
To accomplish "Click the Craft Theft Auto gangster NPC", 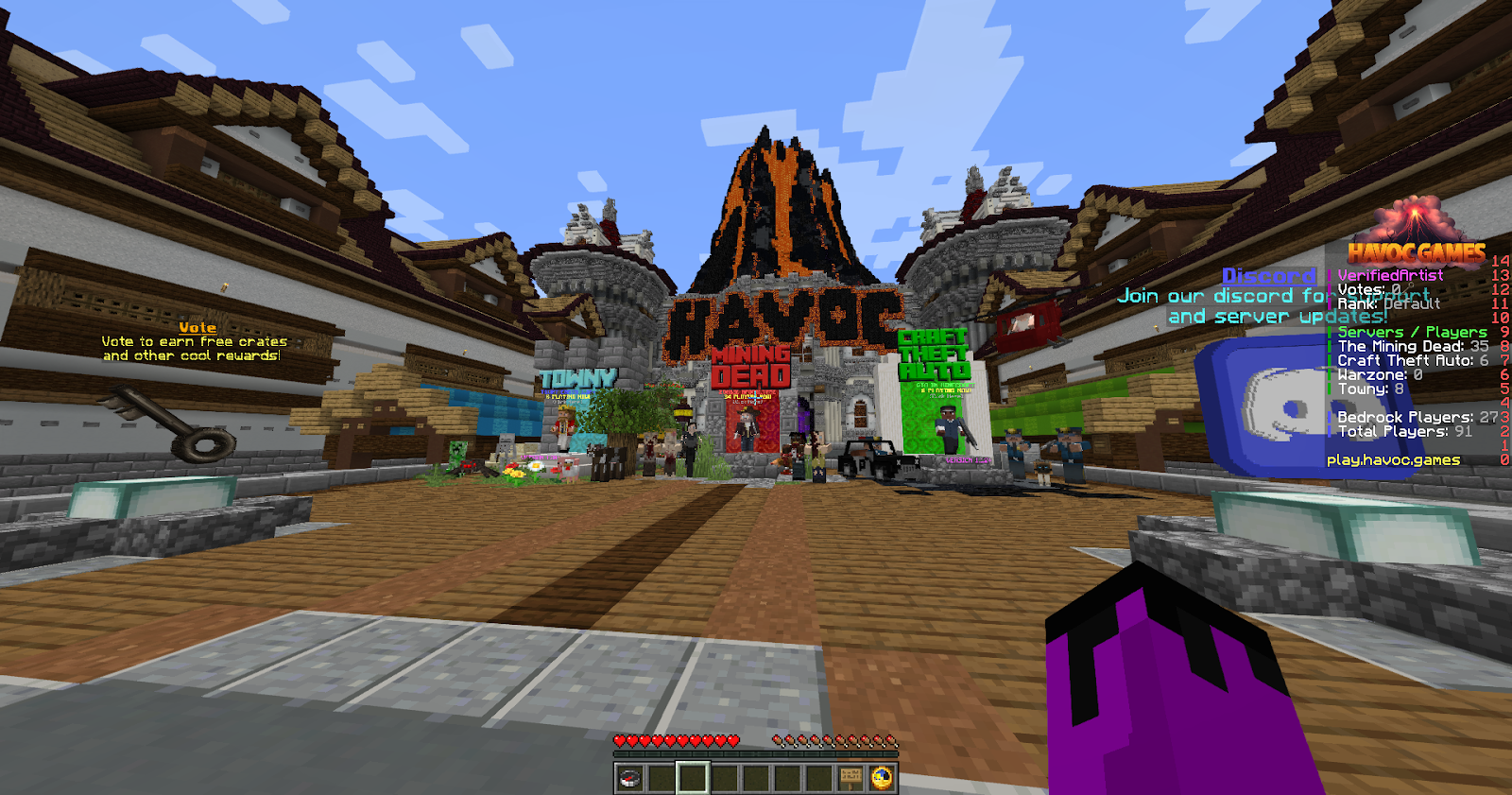I will 949,425.
